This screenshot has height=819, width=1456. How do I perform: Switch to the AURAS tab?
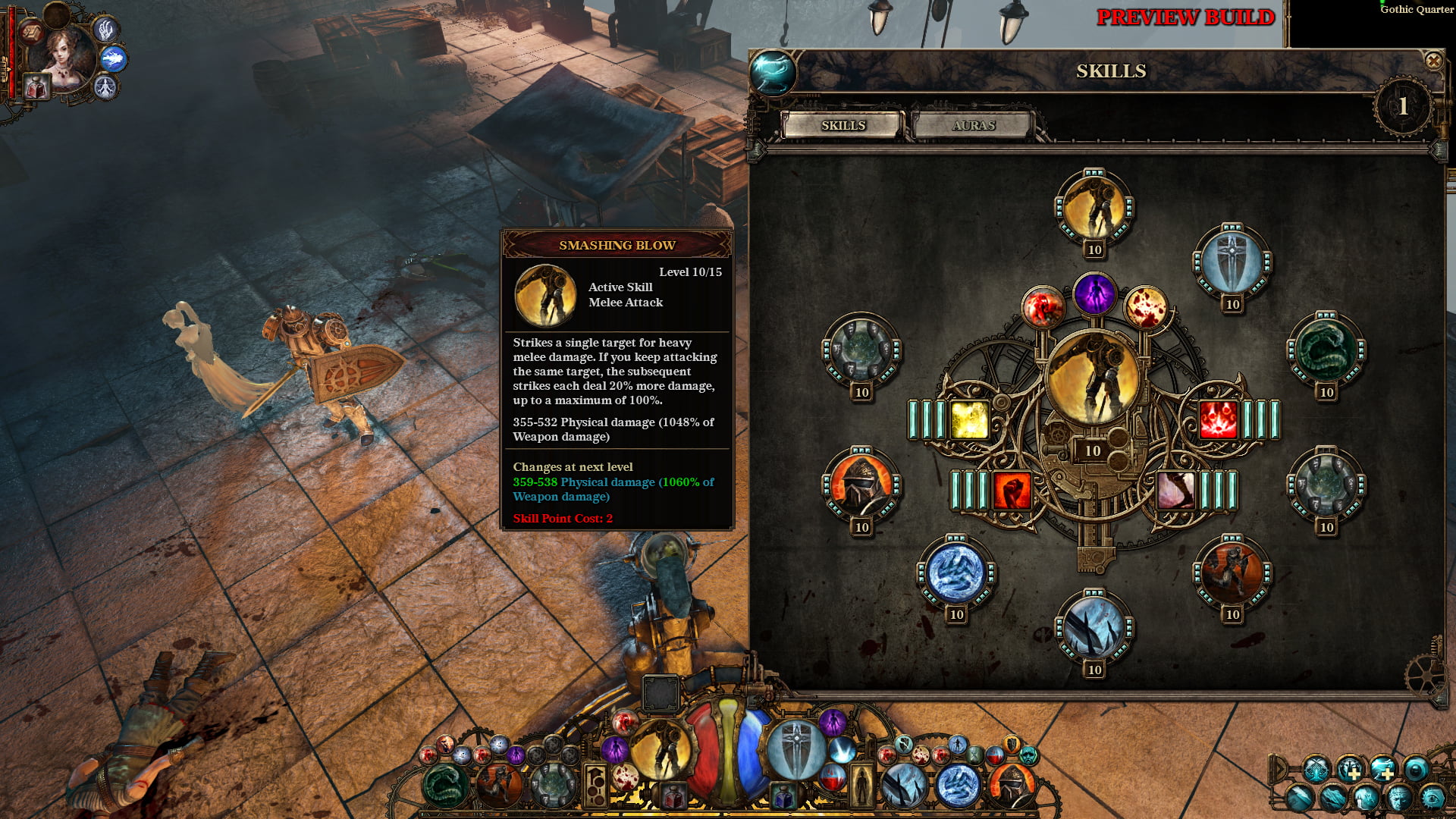[973, 126]
